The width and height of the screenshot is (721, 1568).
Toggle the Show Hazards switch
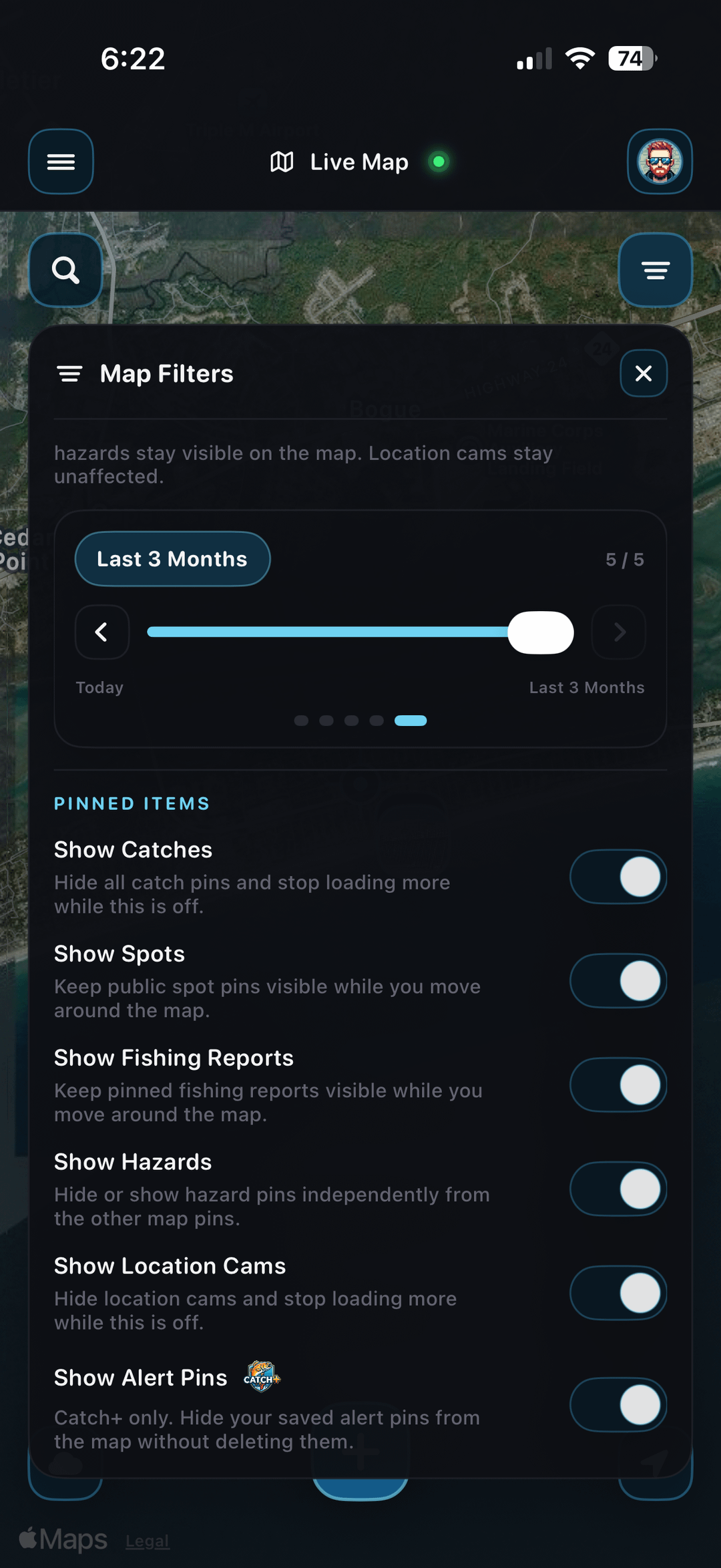[x=618, y=1189]
